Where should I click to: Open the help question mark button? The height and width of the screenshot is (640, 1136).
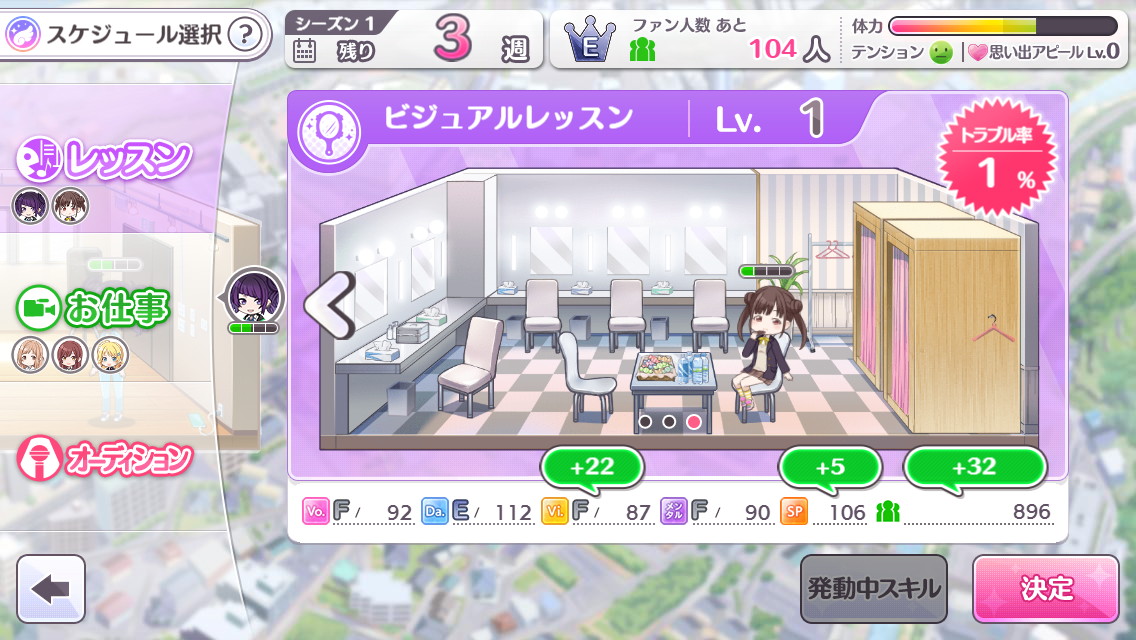[x=246, y=37]
